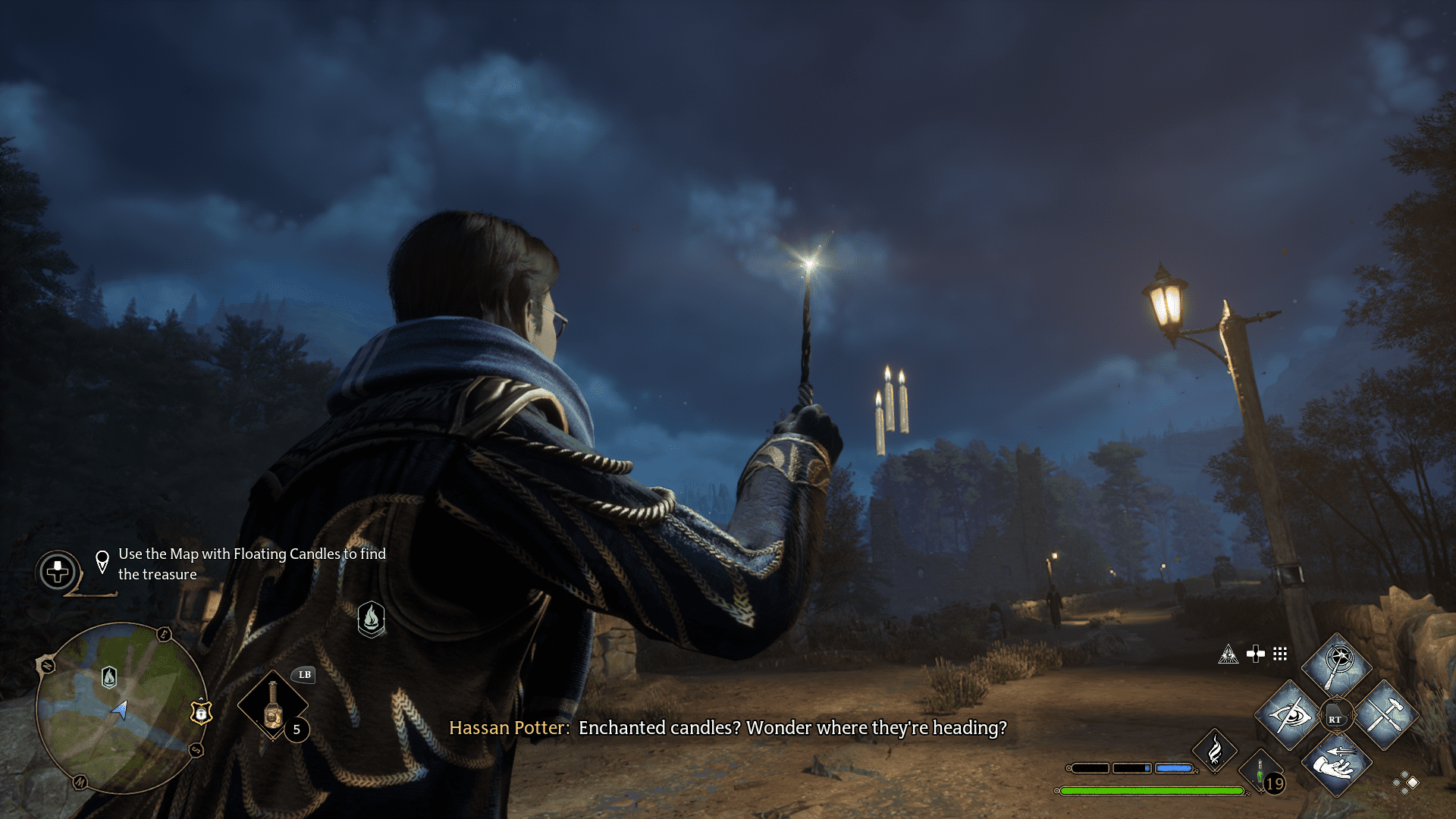Screen dimensions: 1456x819
Task: Select the floating candles quest objective text
Action: 251,564
